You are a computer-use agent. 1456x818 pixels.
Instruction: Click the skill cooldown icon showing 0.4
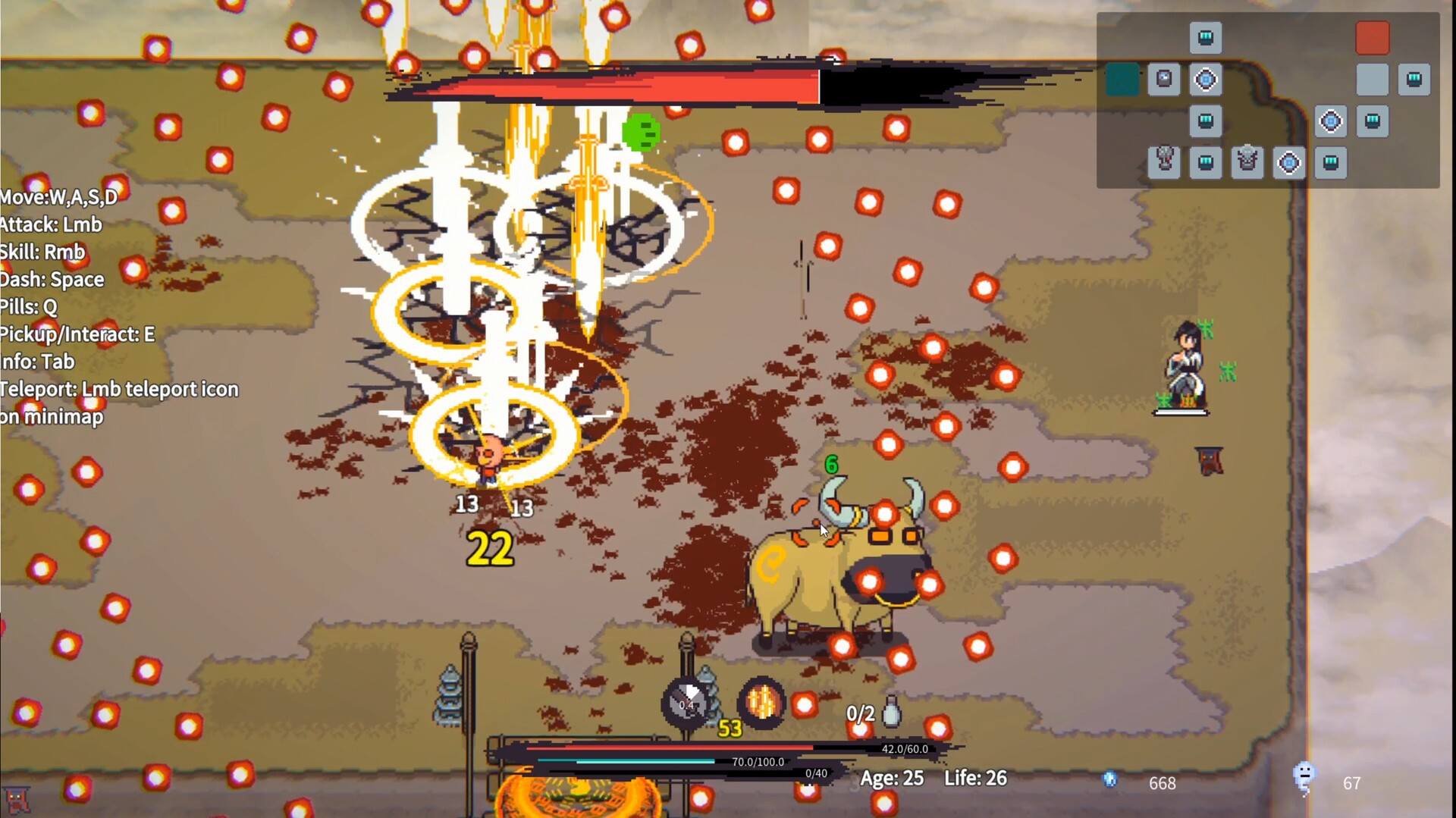click(686, 704)
